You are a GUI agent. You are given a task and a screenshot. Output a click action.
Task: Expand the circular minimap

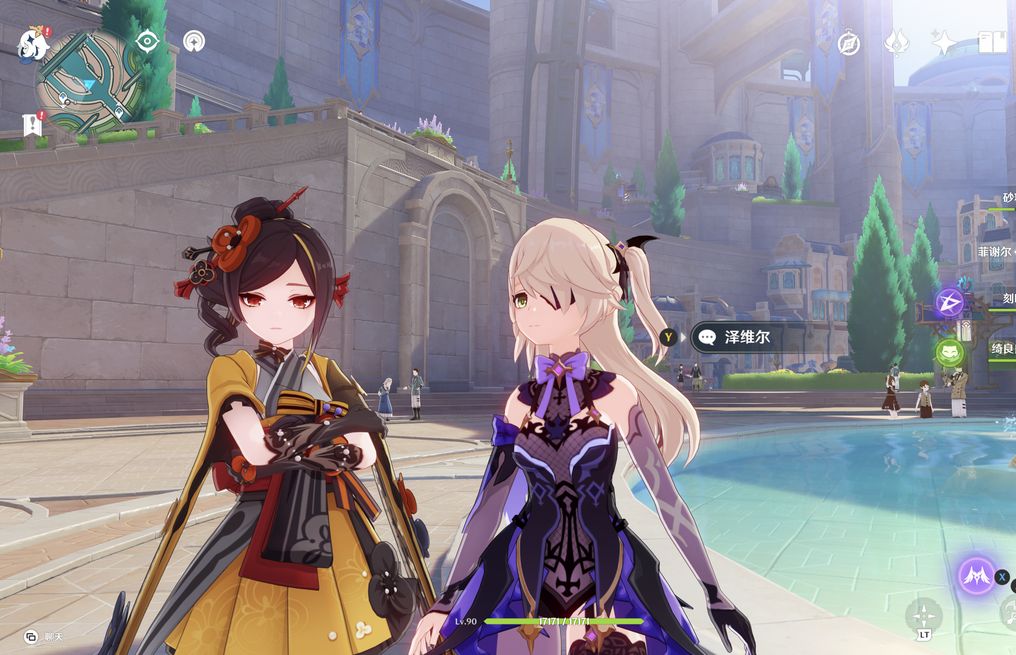86,82
